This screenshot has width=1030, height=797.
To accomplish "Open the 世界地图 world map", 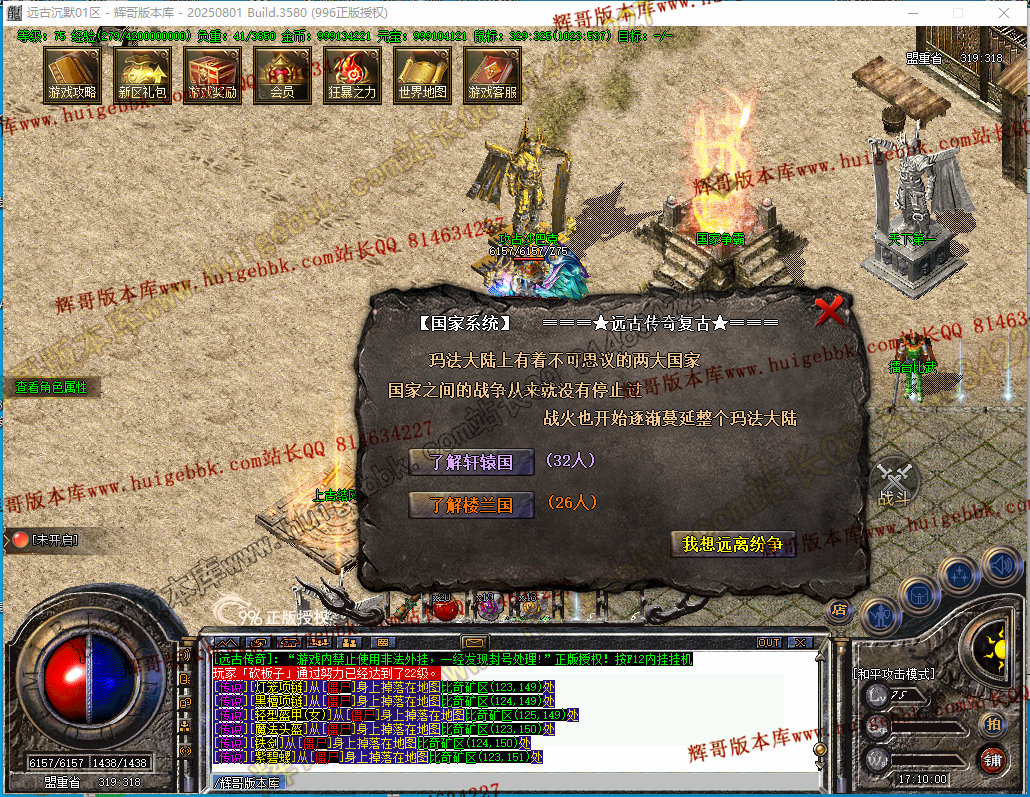I will click(422, 75).
